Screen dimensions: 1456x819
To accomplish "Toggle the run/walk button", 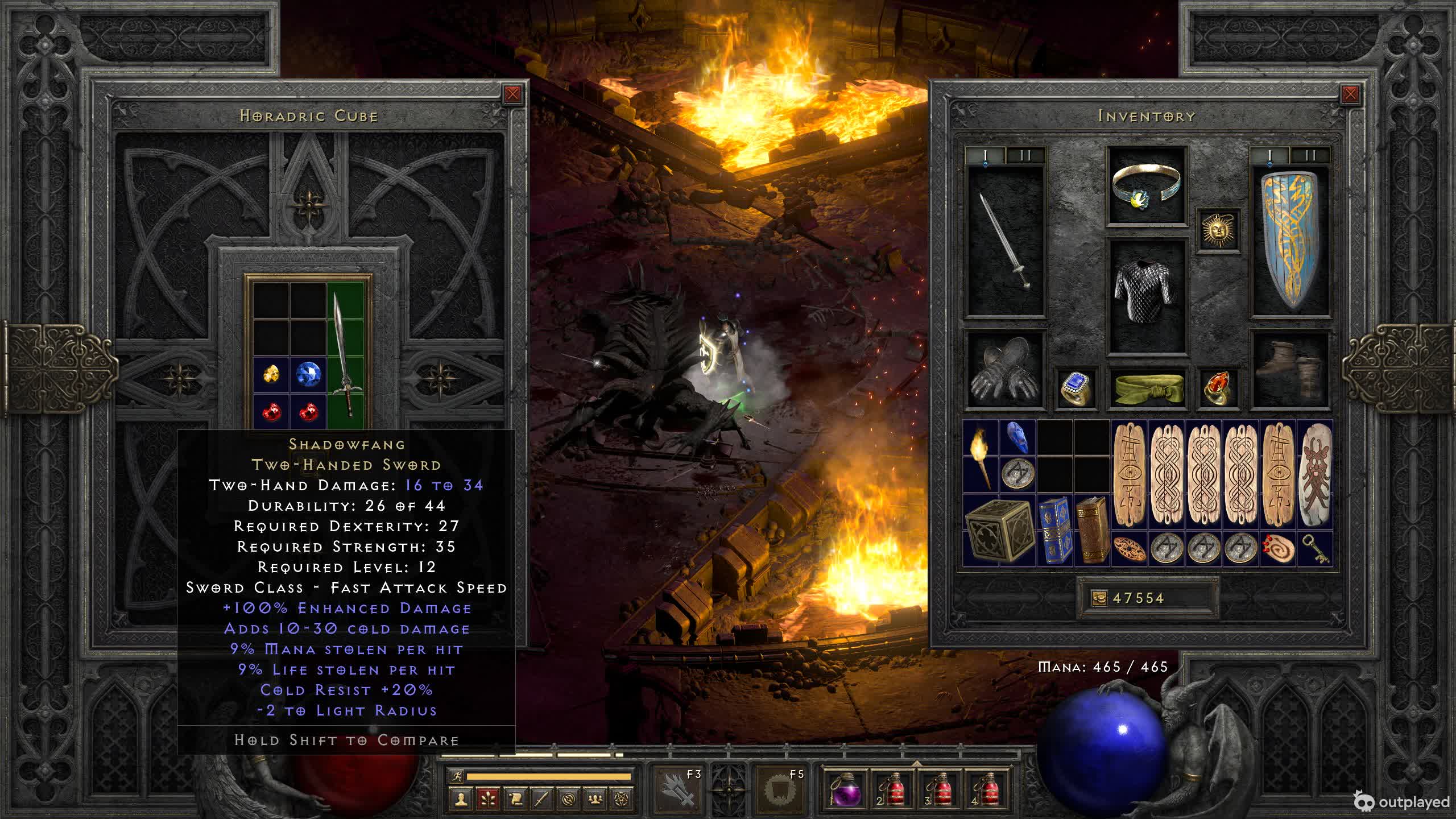I will (x=457, y=776).
